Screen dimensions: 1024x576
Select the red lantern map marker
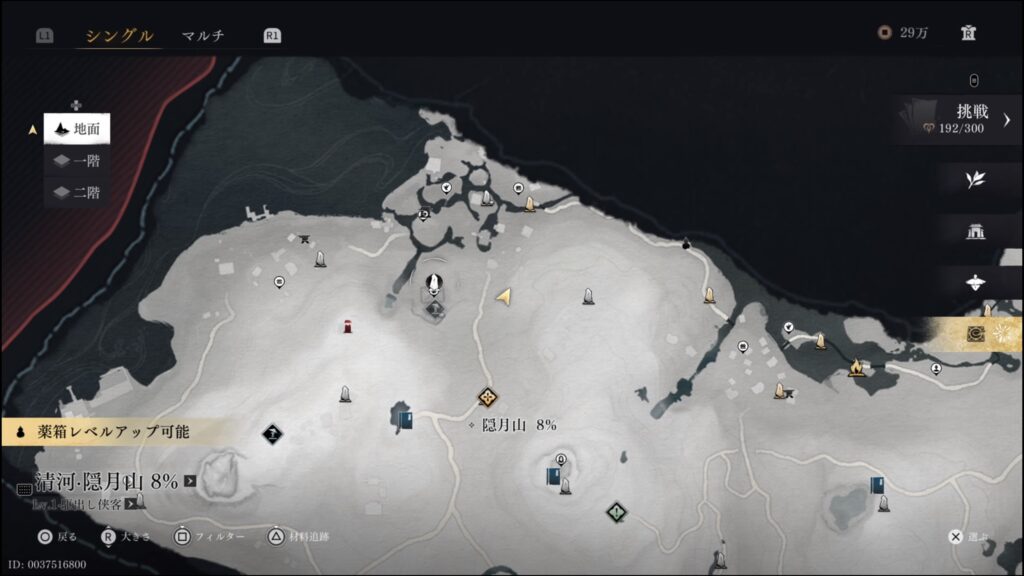pos(347,325)
